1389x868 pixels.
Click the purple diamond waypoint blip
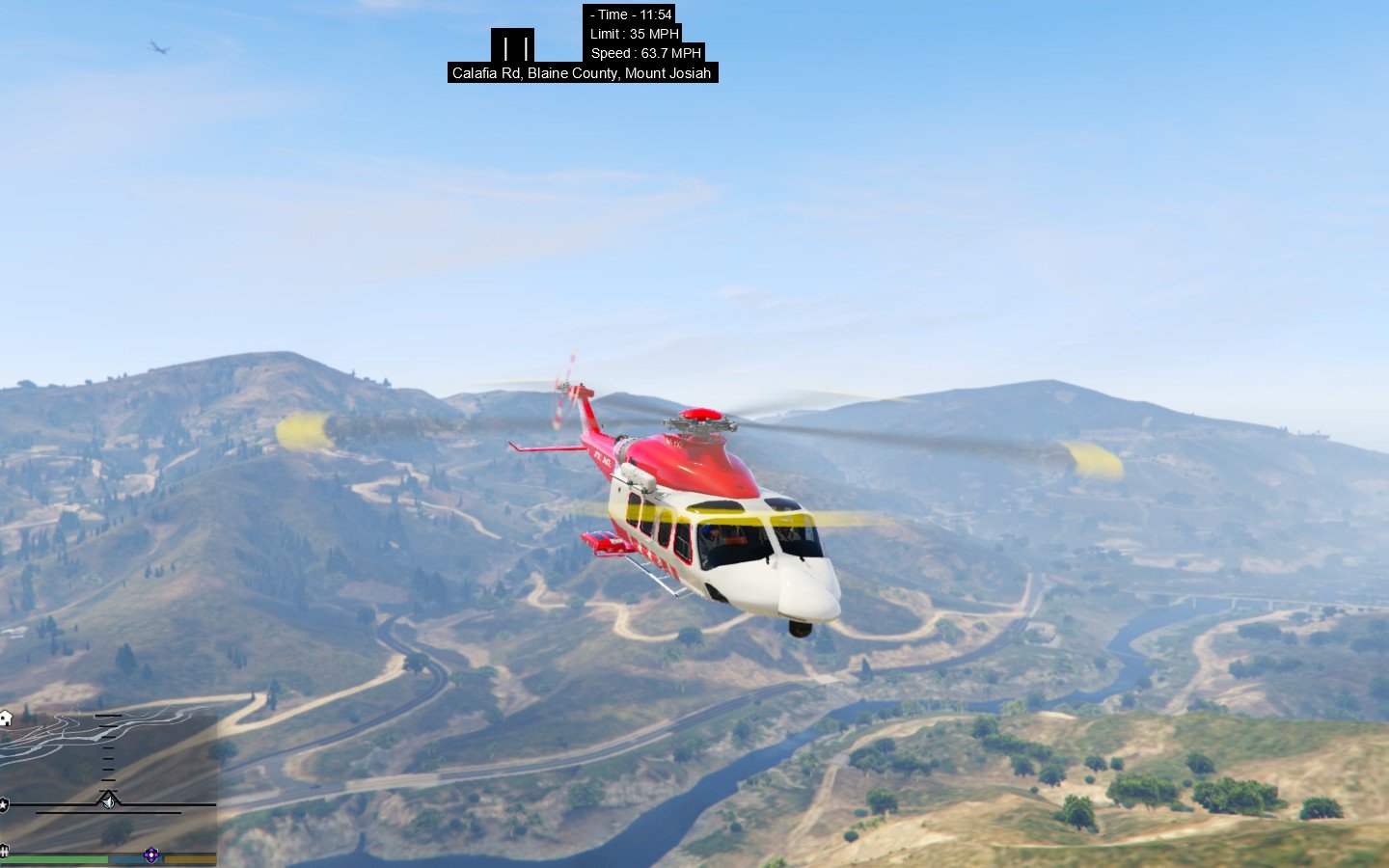click(x=151, y=854)
